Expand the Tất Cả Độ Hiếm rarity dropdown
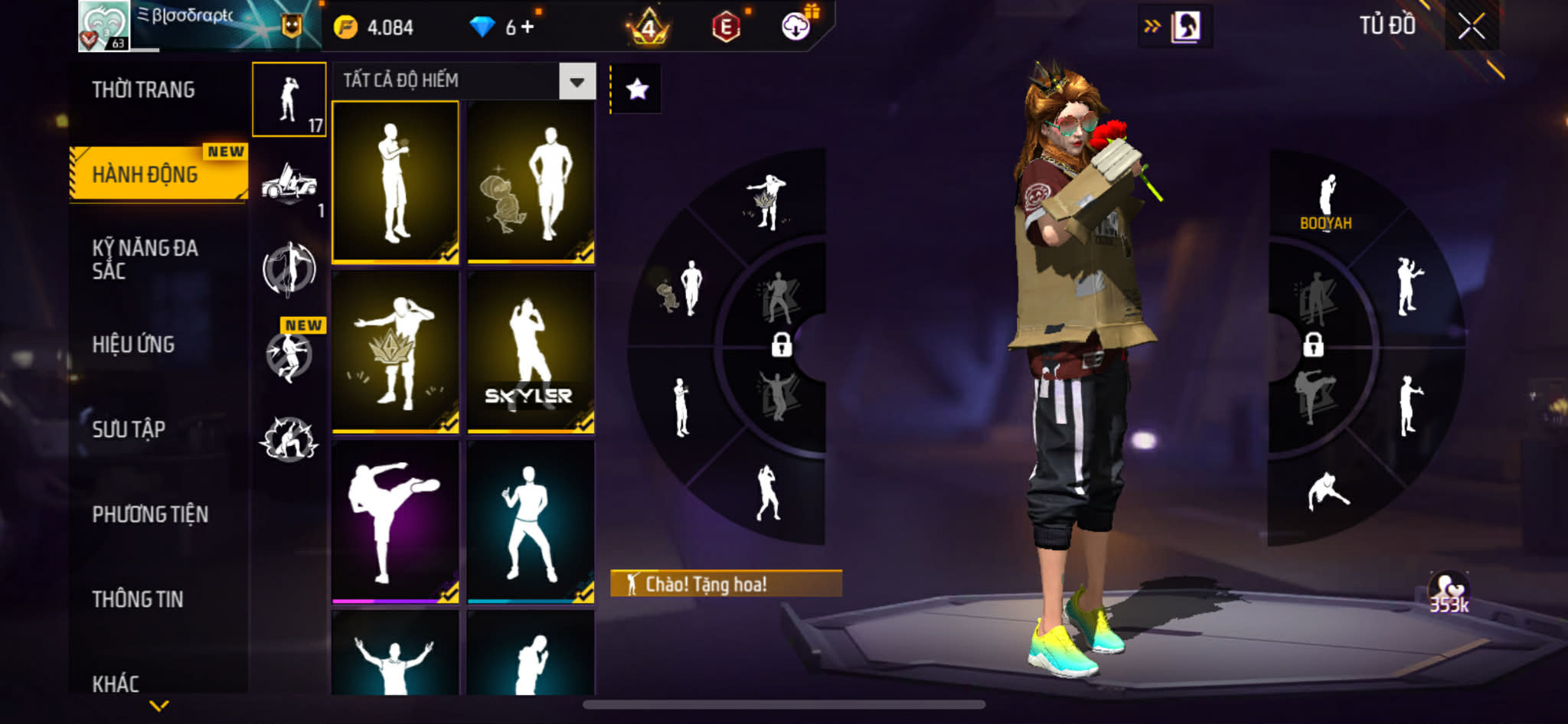The width and height of the screenshot is (1568, 724). (x=577, y=81)
